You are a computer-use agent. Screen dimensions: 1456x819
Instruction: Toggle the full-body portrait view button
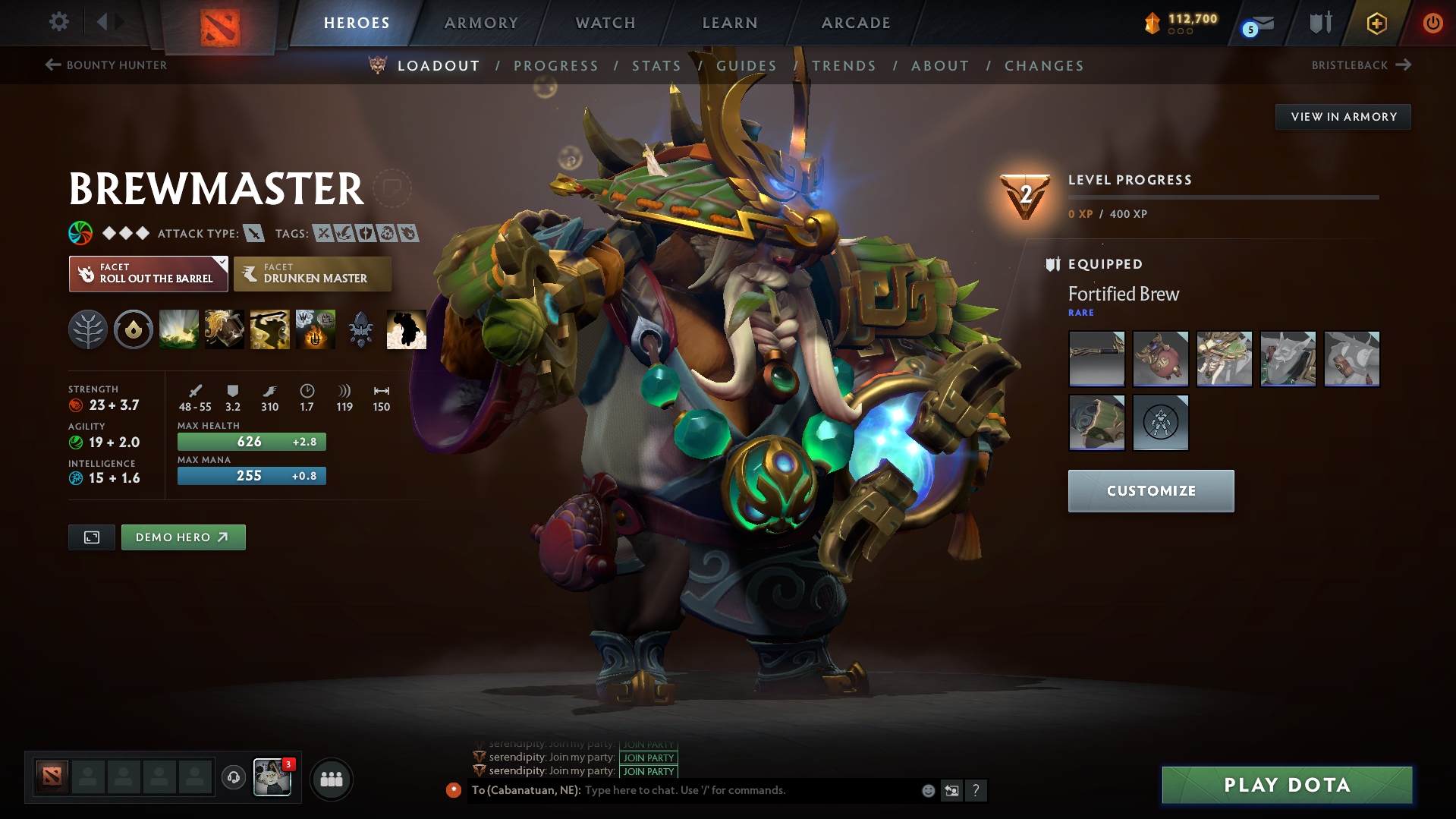(x=91, y=537)
